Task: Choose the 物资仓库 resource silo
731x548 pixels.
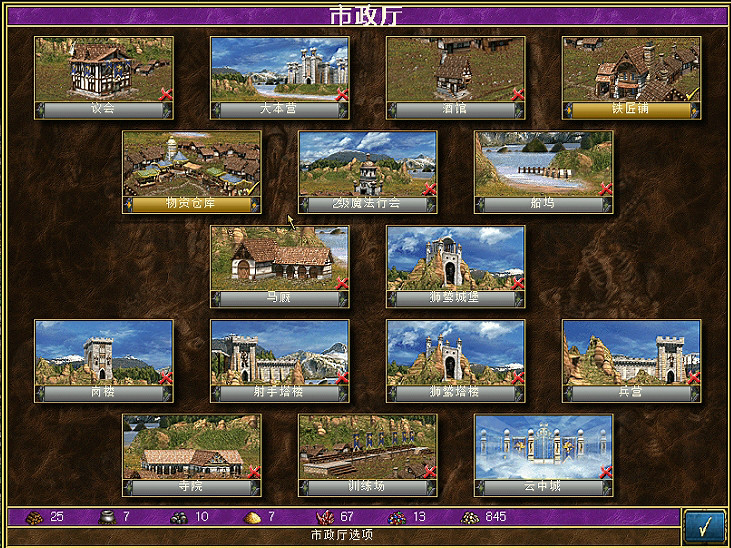Action: [x=192, y=165]
